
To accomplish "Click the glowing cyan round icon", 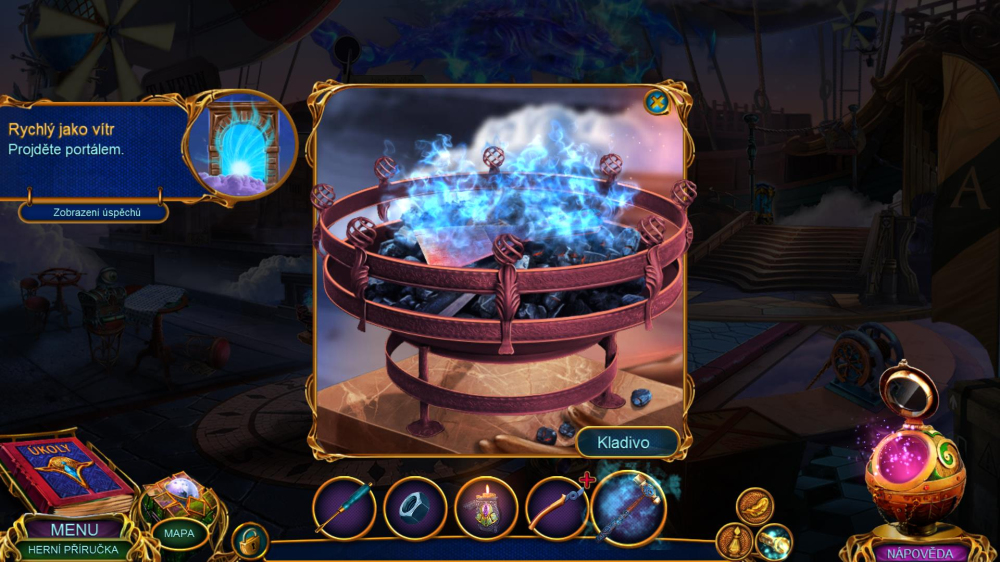I will [x=773, y=541].
